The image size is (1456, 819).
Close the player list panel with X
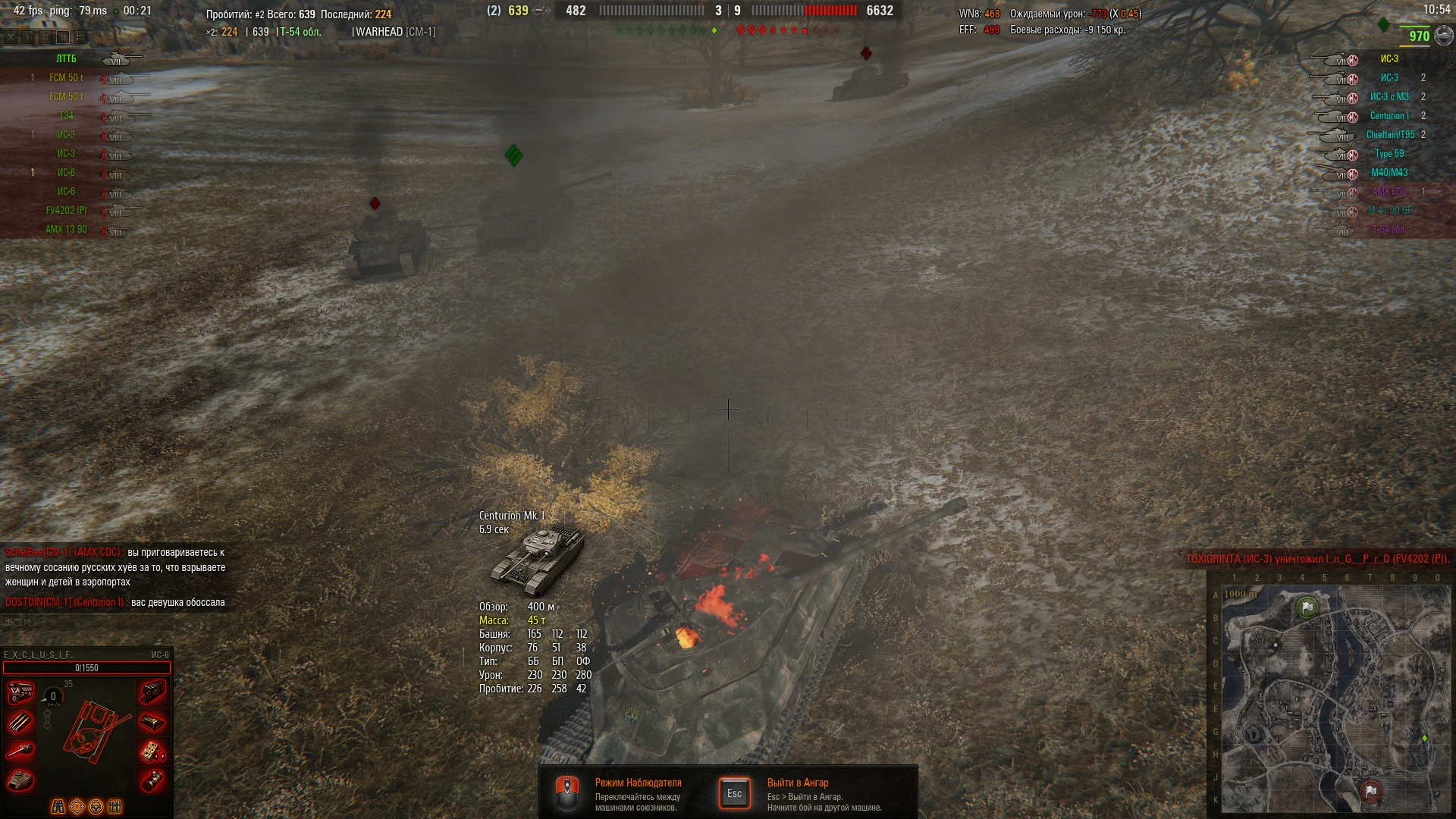click(11, 36)
